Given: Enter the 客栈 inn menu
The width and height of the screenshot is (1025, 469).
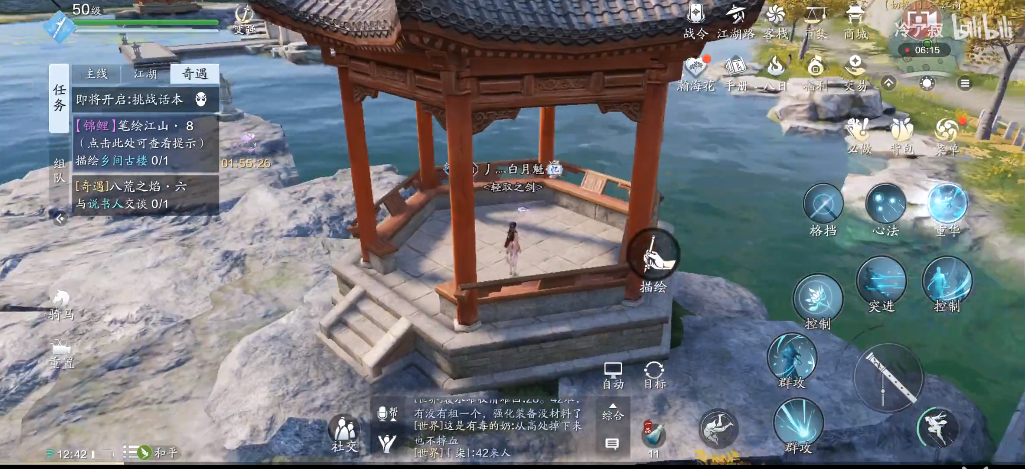Looking at the screenshot, I should [776, 18].
